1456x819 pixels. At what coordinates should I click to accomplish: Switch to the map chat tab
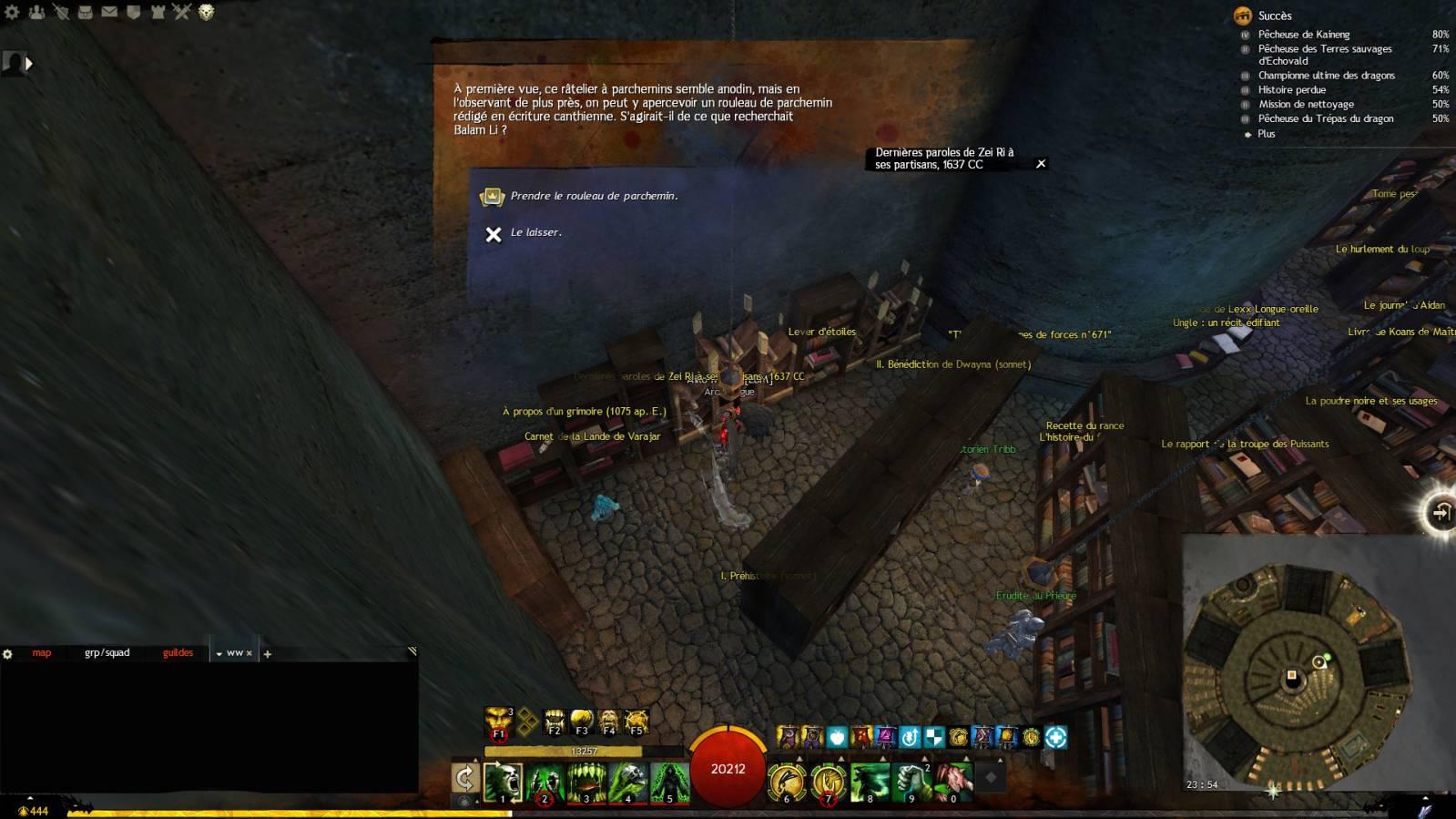42,653
